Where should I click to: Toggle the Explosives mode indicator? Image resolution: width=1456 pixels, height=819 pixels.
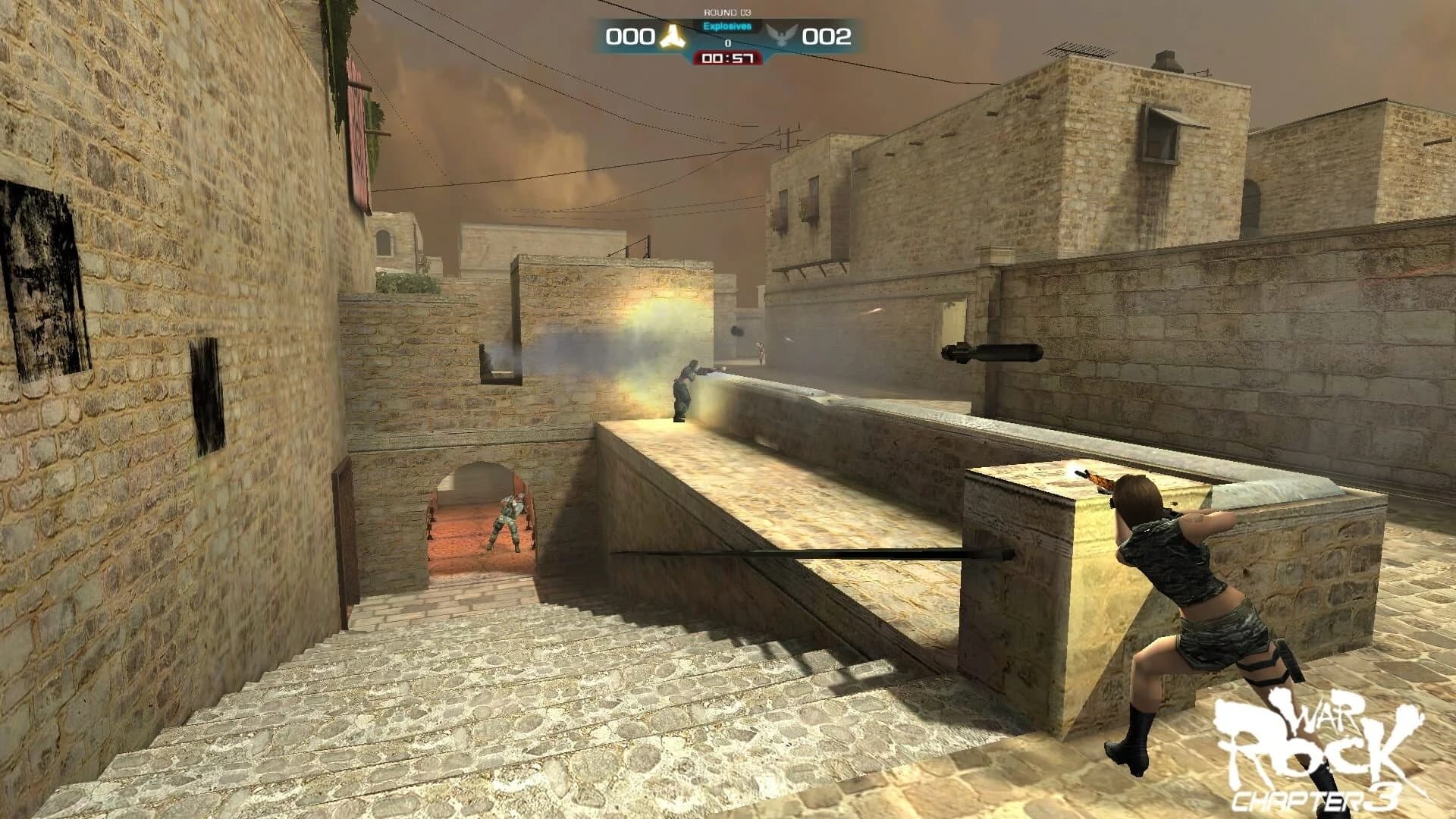tap(727, 27)
